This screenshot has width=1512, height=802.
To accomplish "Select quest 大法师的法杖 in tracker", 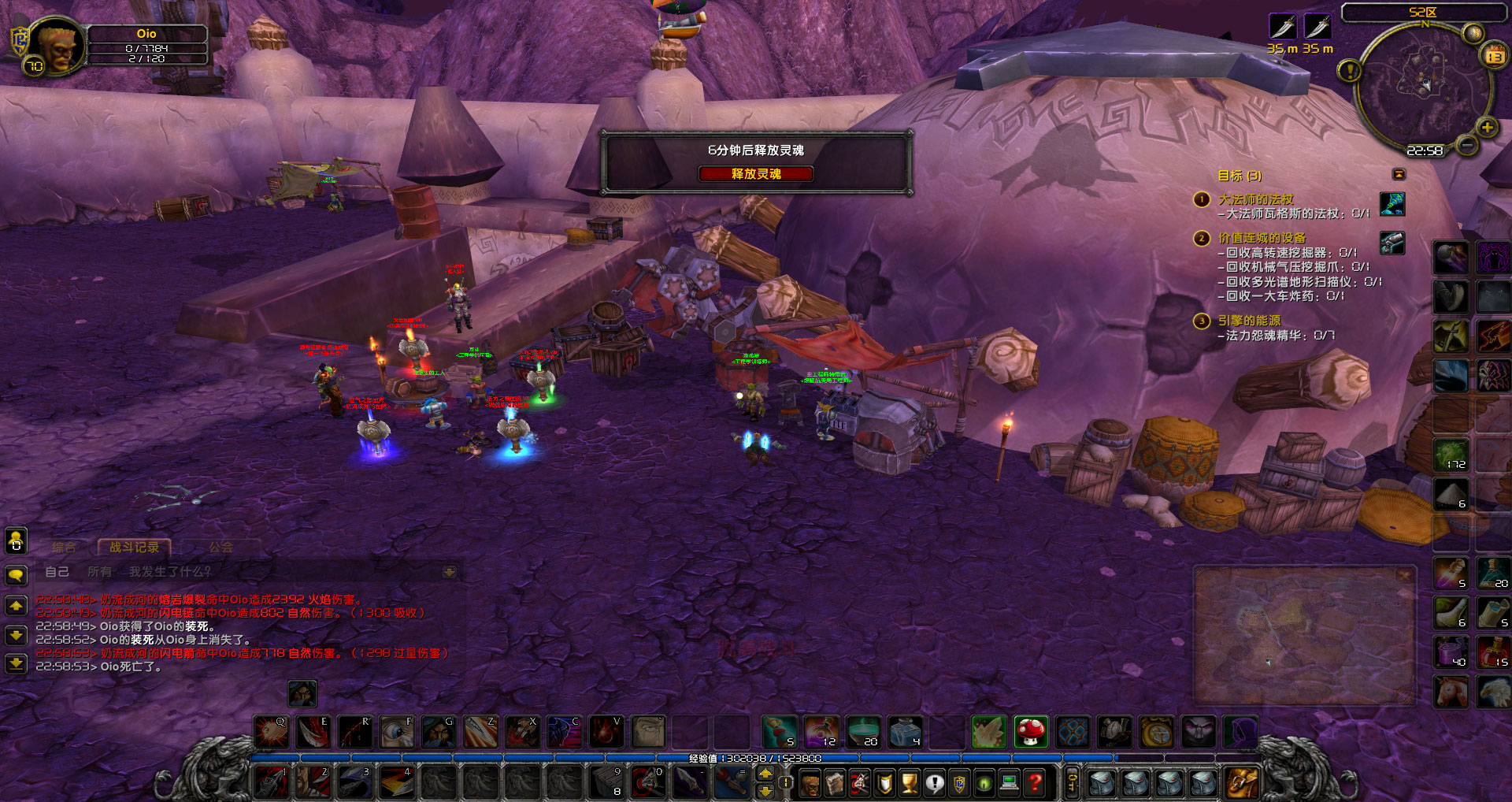I will (x=1255, y=199).
